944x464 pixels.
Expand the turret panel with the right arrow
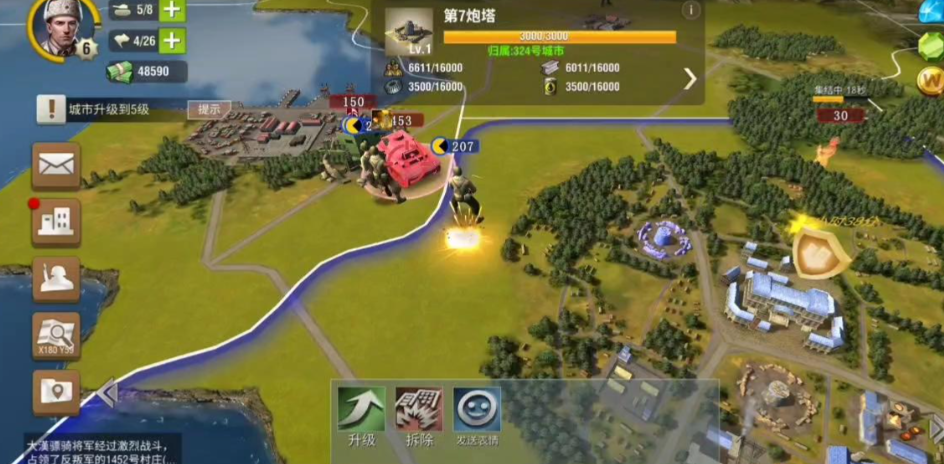[x=690, y=78]
